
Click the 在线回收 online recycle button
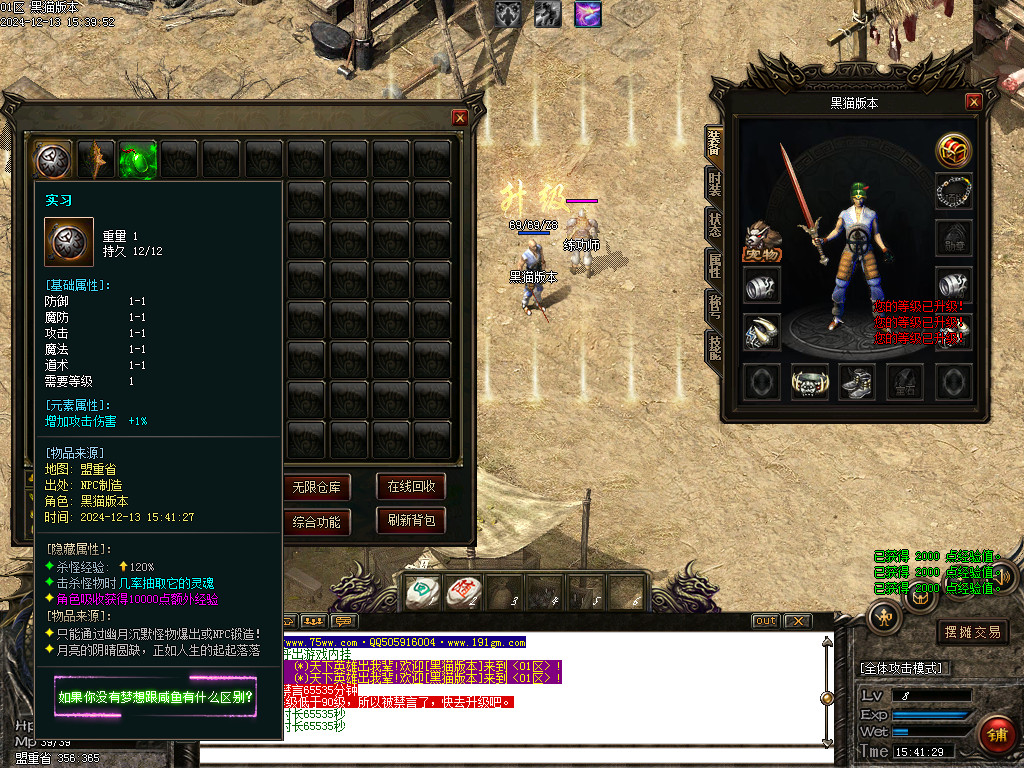[x=411, y=487]
